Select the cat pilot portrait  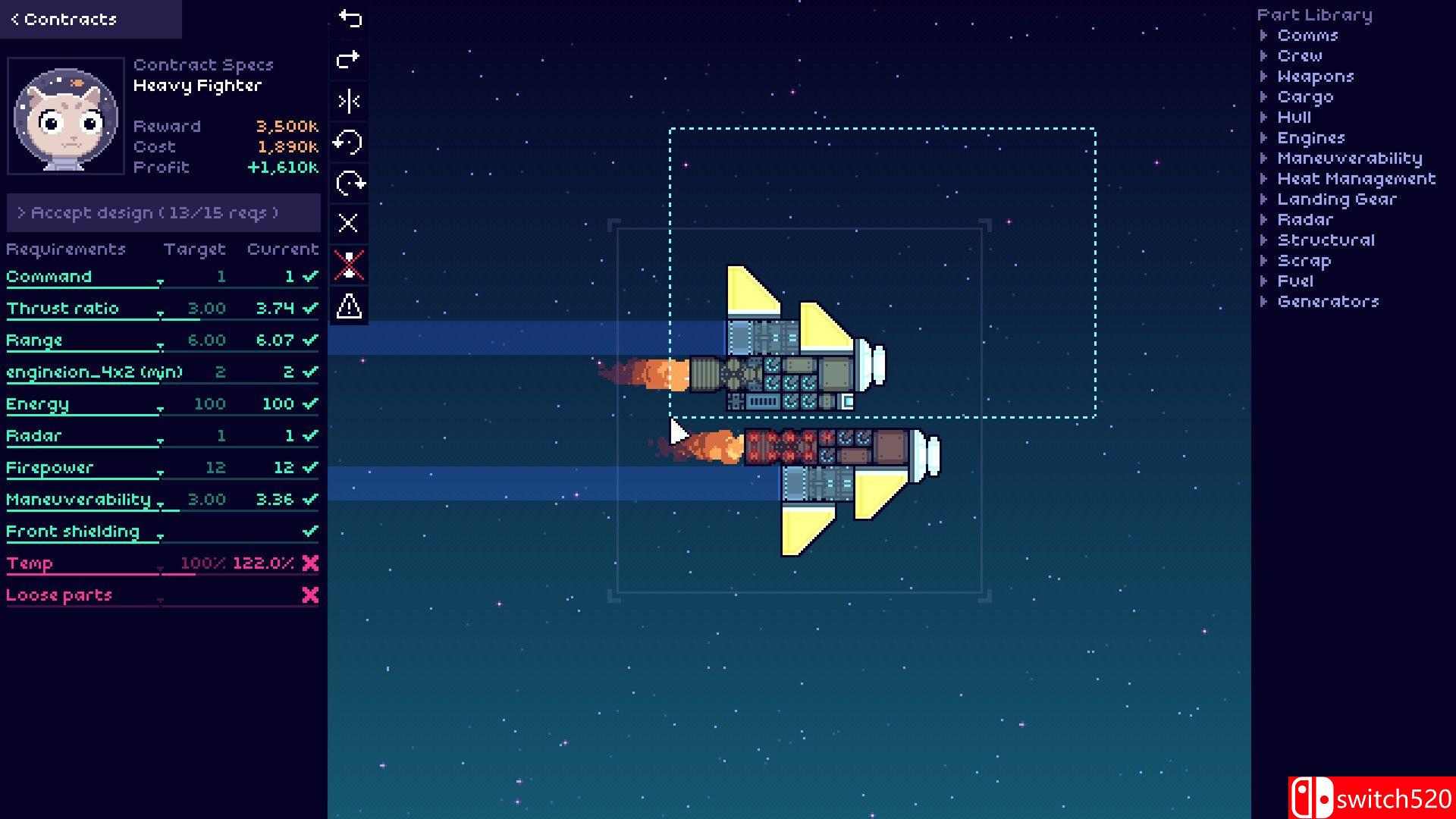pyautogui.click(x=65, y=115)
